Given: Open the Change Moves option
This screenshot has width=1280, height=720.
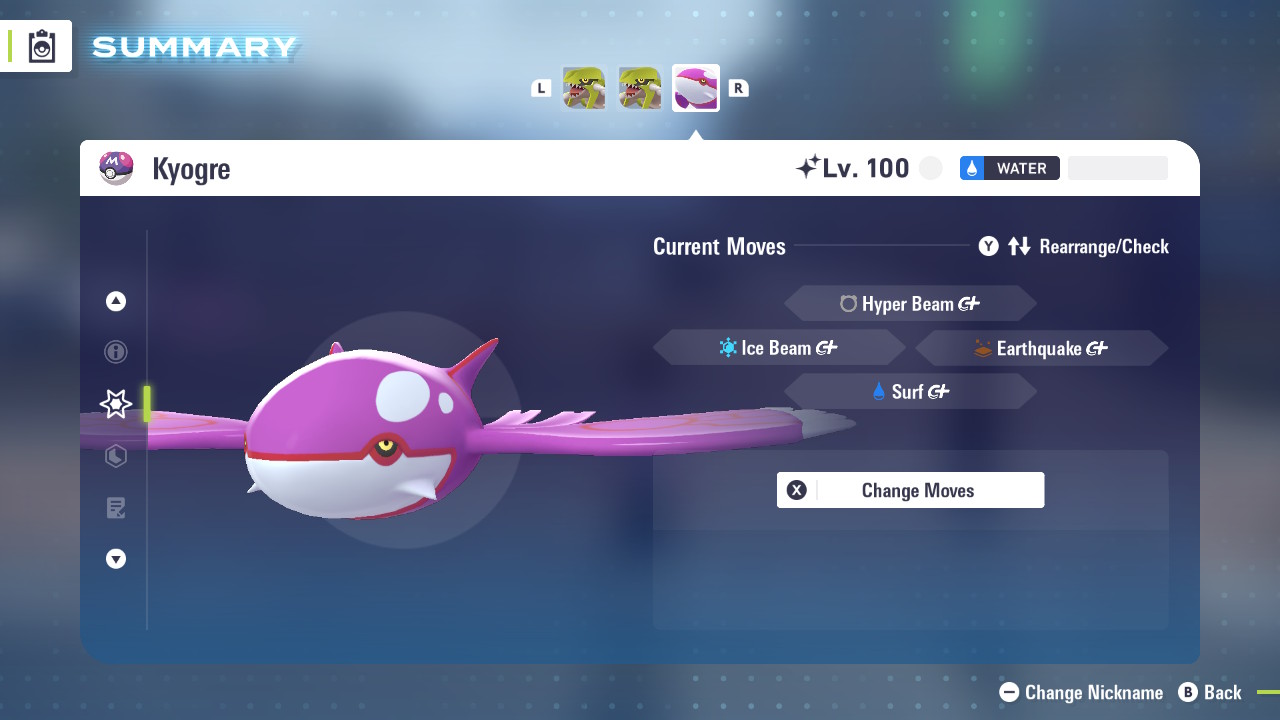Looking at the screenshot, I should pos(910,490).
